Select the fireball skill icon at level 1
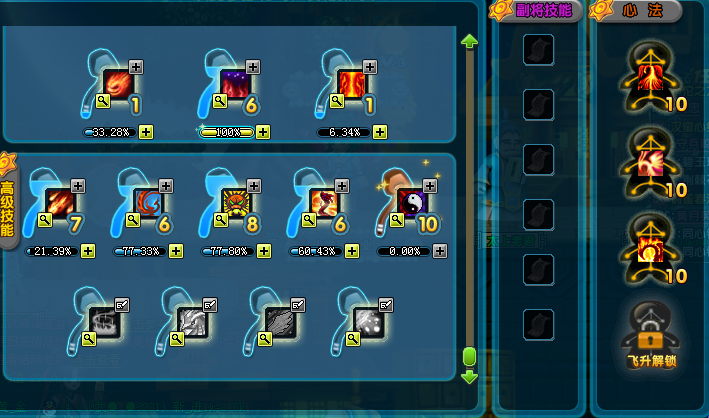This screenshot has height=418, width=709. pyautogui.click(x=119, y=83)
